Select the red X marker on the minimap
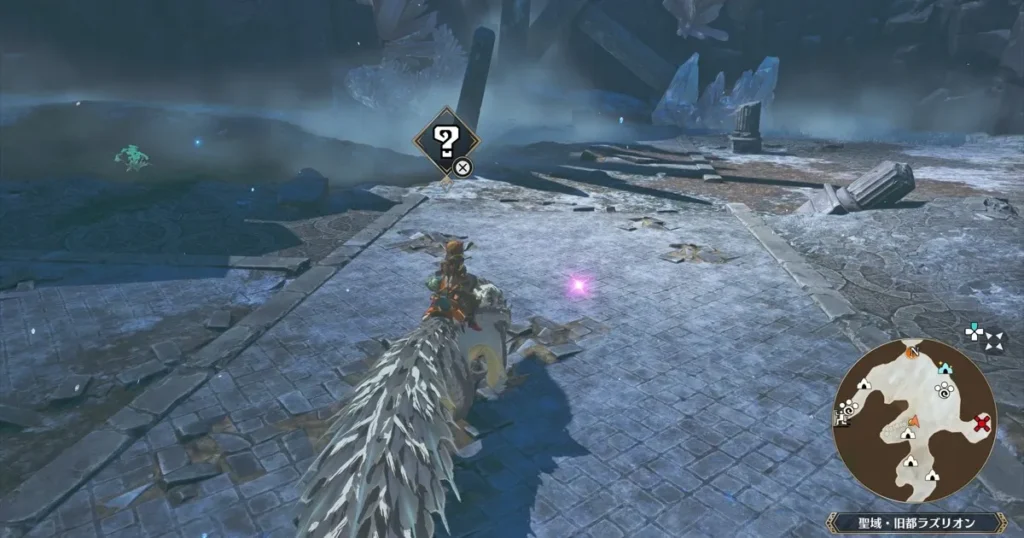 [982, 423]
